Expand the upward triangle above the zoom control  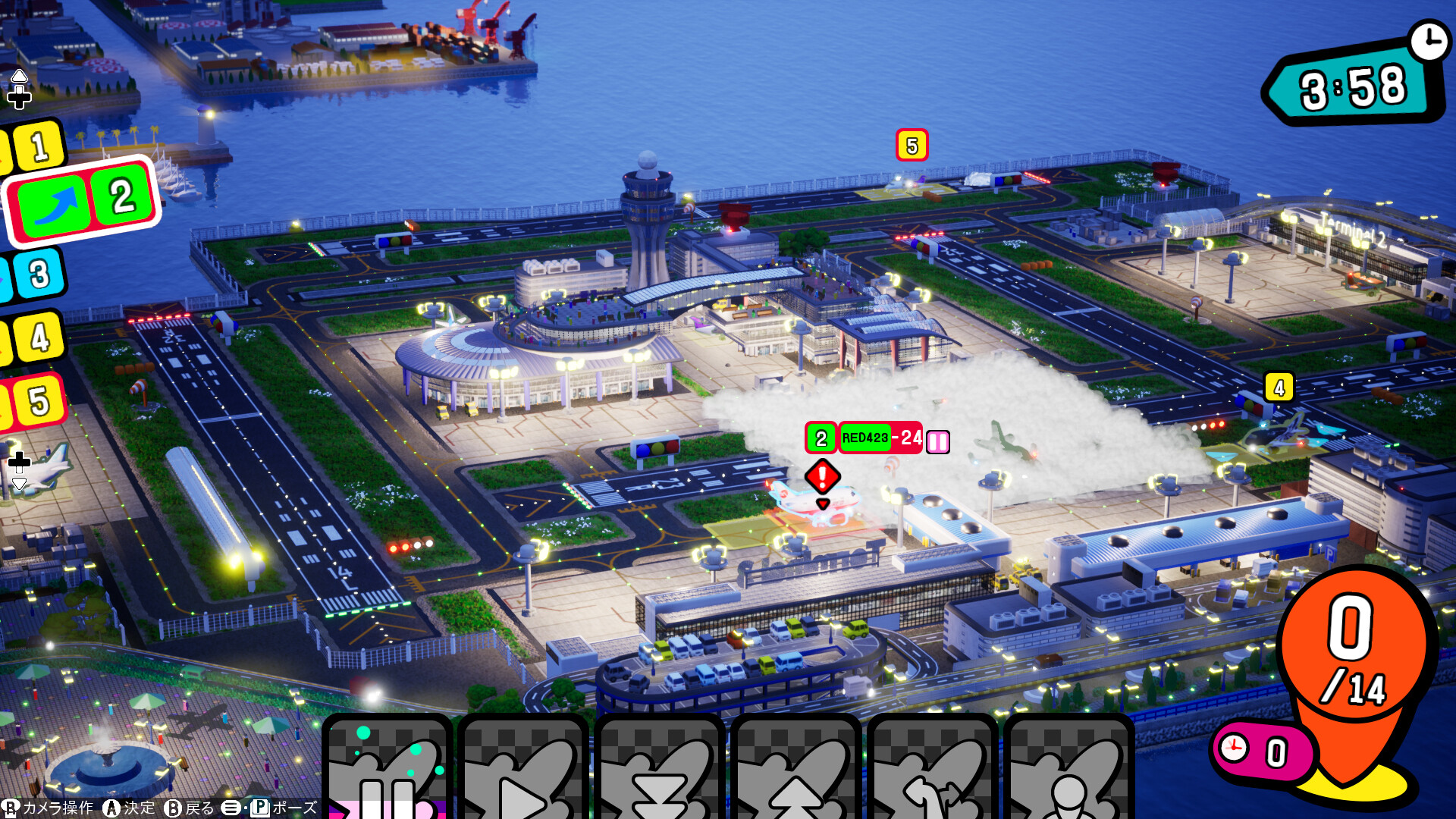point(17,75)
